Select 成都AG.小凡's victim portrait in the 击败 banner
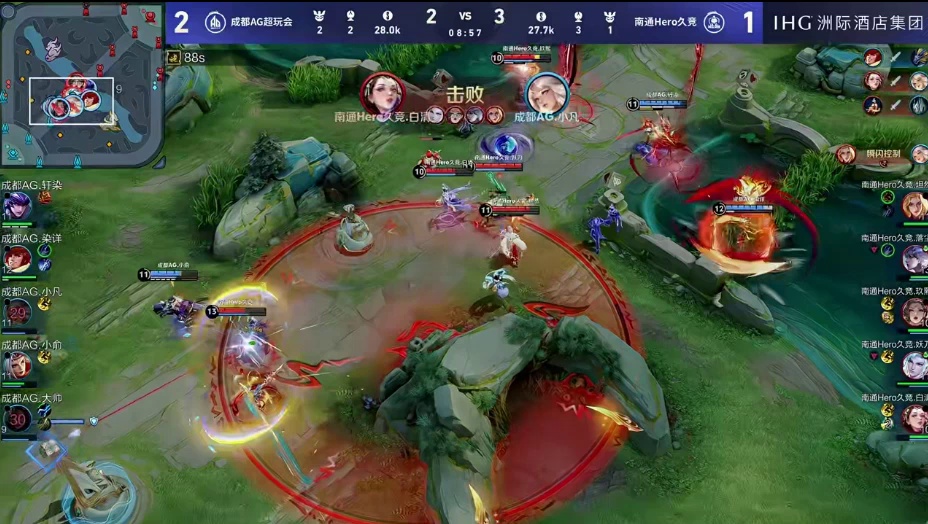 click(x=546, y=93)
